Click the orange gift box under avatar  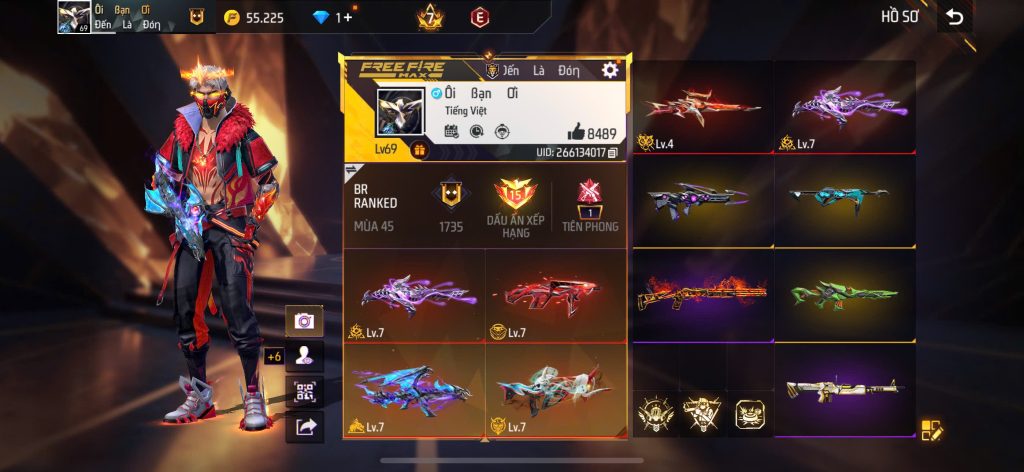418,151
